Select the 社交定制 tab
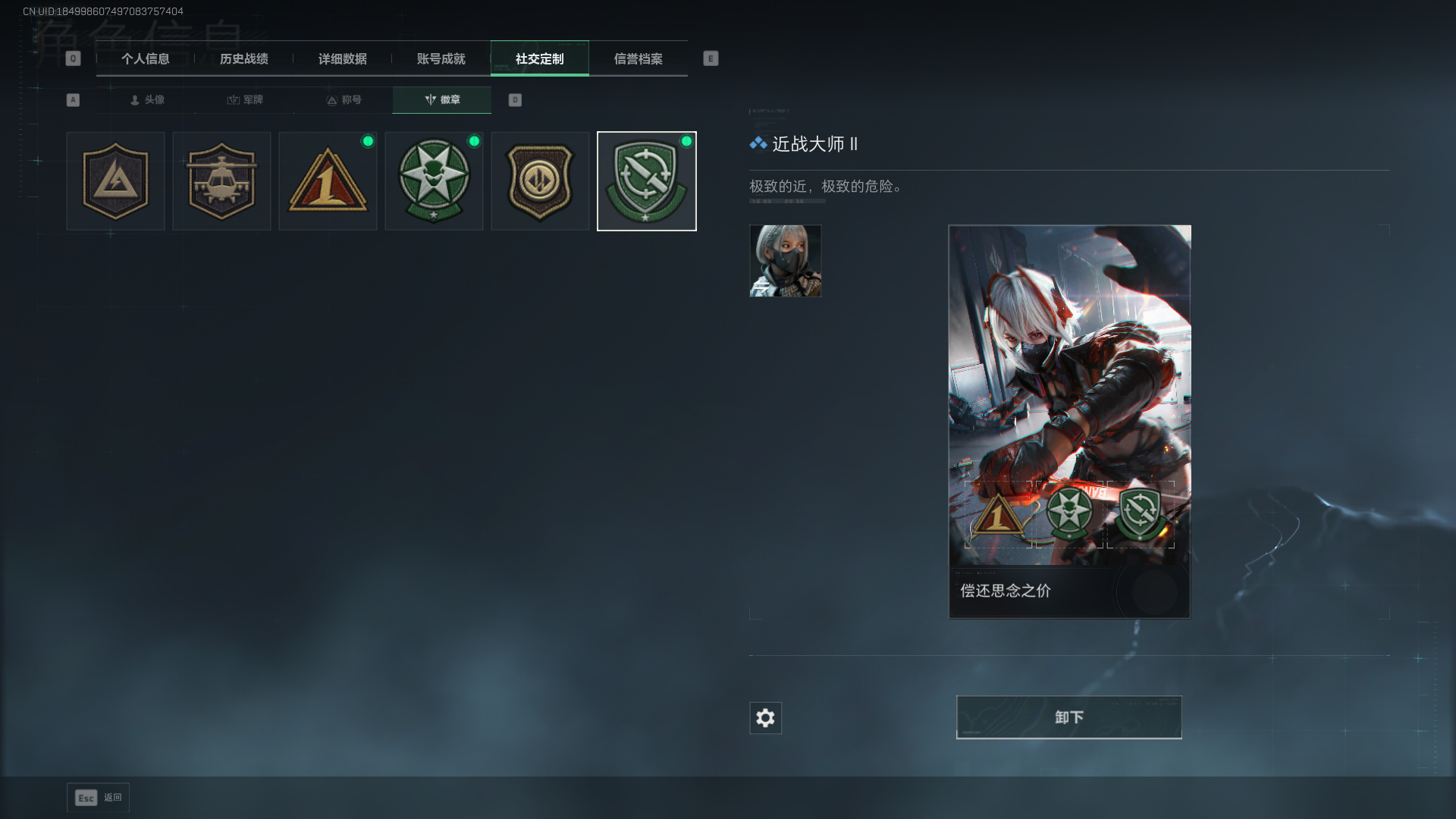Image resolution: width=1456 pixels, height=819 pixels. pyautogui.click(x=539, y=59)
